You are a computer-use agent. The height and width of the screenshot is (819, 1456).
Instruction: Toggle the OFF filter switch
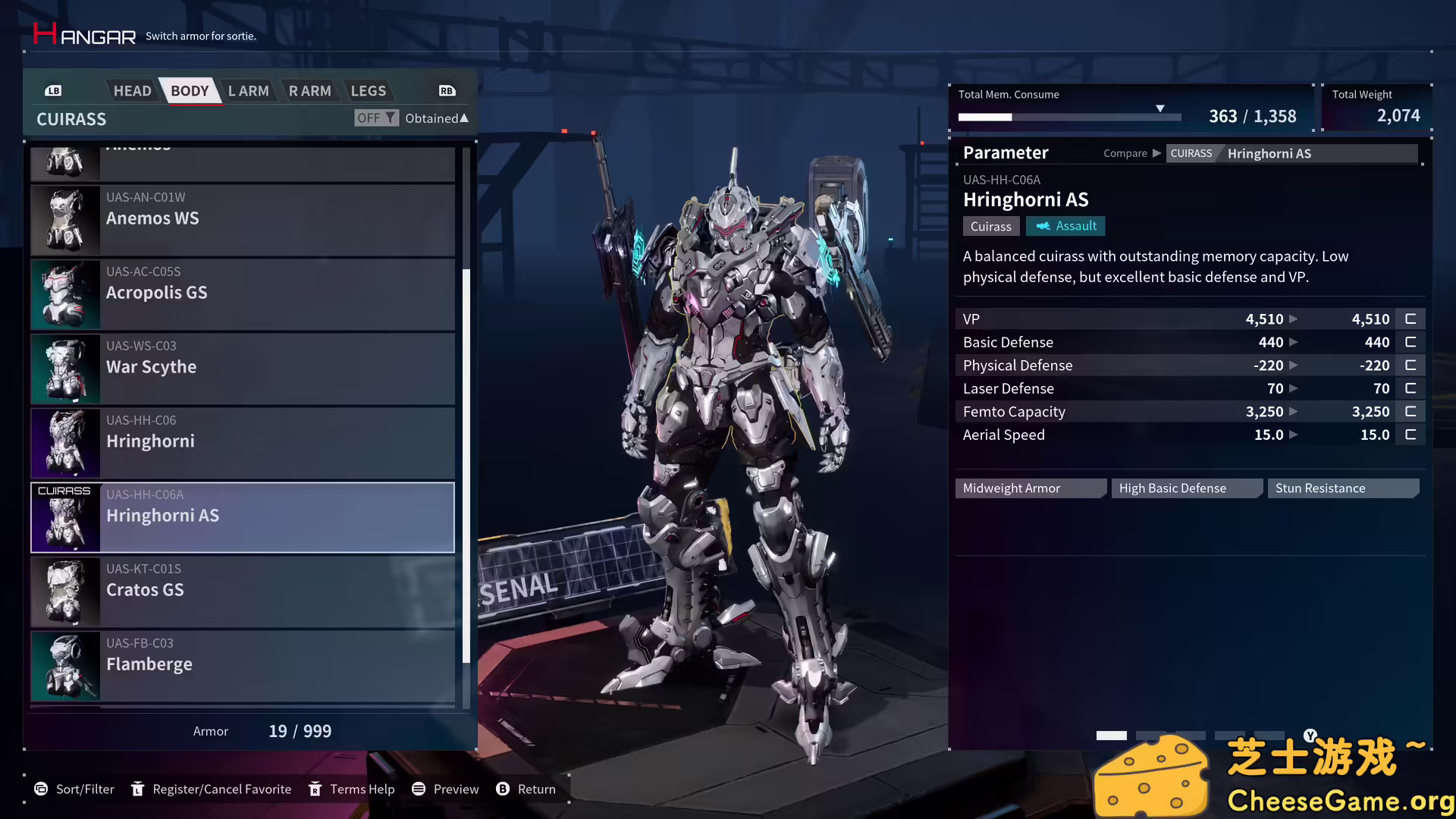[375, 118]
